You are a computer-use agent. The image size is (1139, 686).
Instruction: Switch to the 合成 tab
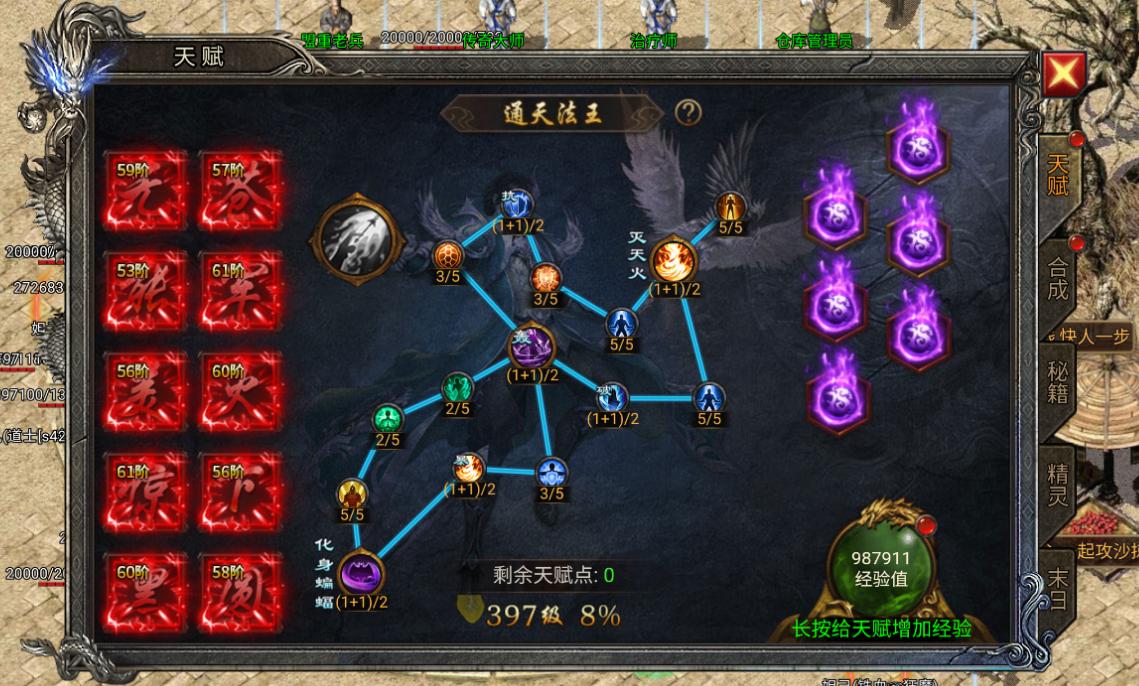click(x=1057, y=280)
